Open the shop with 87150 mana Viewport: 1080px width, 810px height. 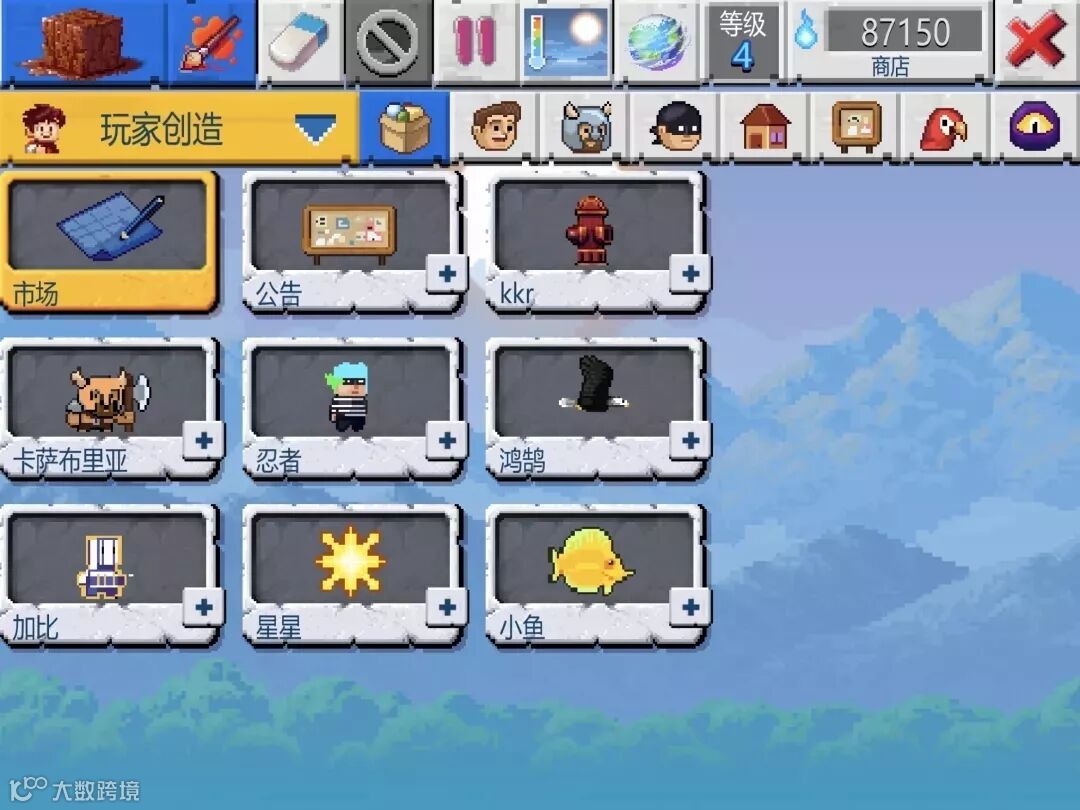(x=890, y=40)
